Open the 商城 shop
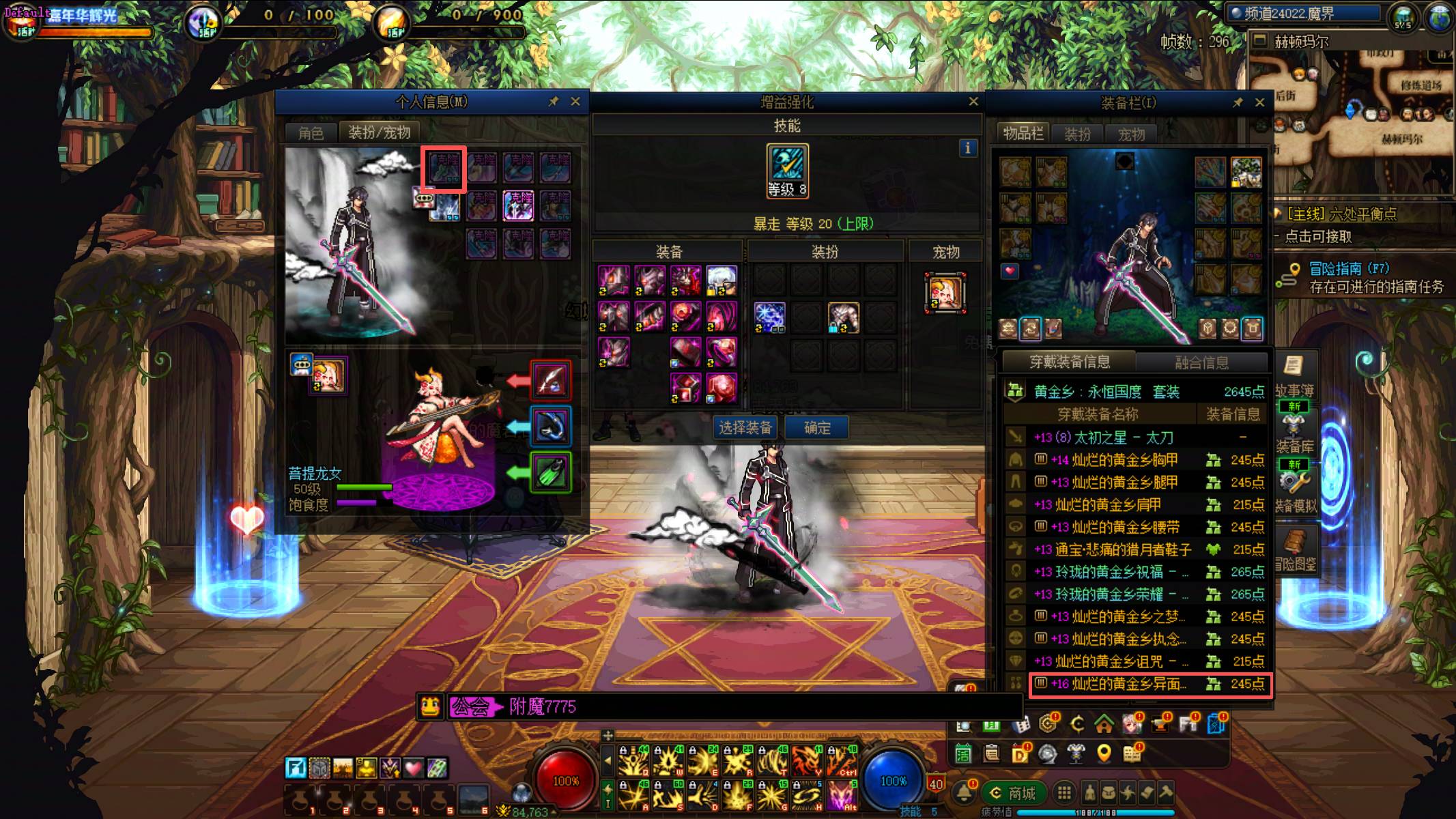 coord(1013,793)
